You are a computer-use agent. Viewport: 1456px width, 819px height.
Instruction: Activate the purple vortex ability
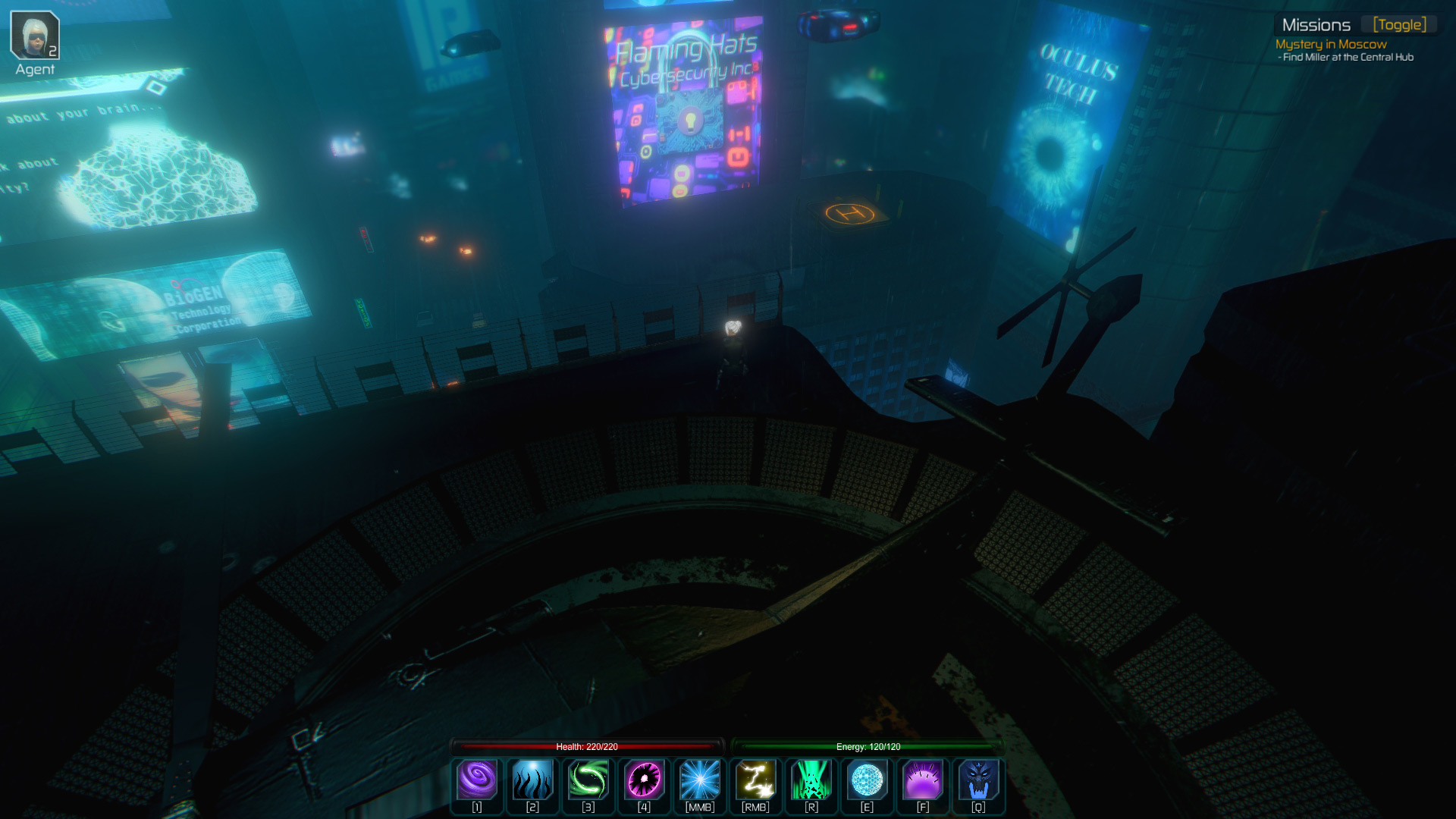477,780
